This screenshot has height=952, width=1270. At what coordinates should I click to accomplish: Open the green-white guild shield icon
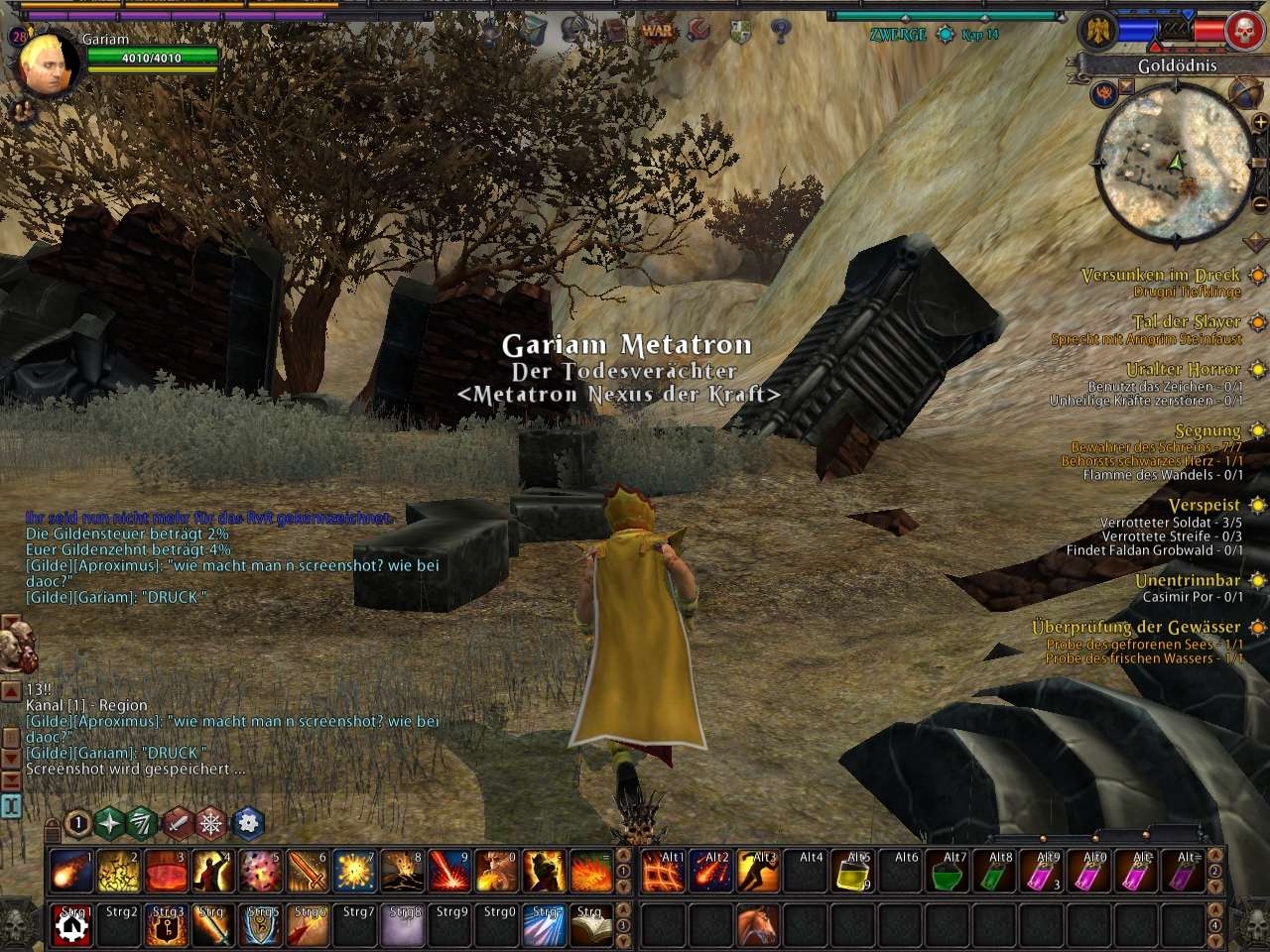point(739,31)
